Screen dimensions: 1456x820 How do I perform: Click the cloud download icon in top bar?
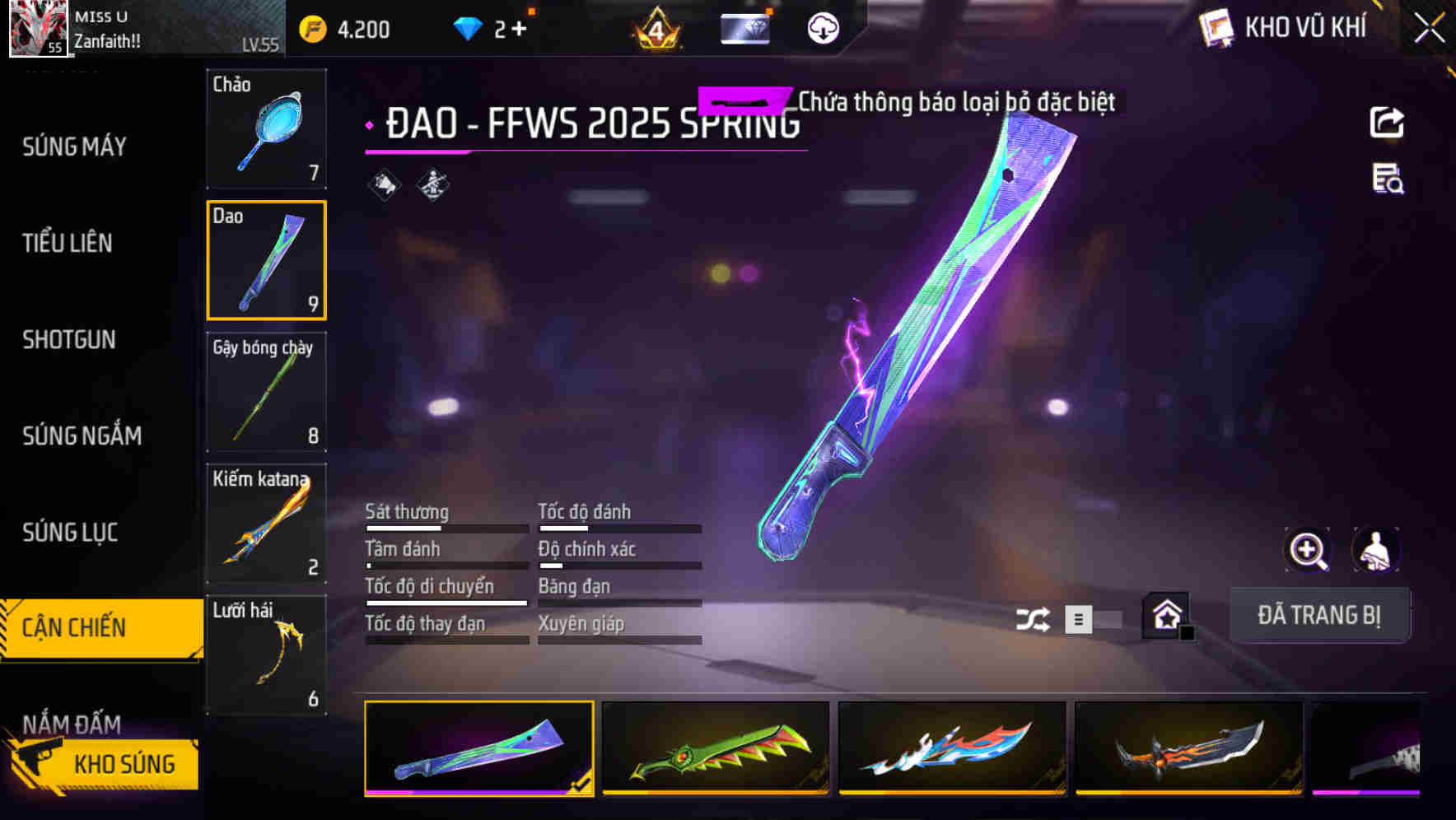coord(821,28)
